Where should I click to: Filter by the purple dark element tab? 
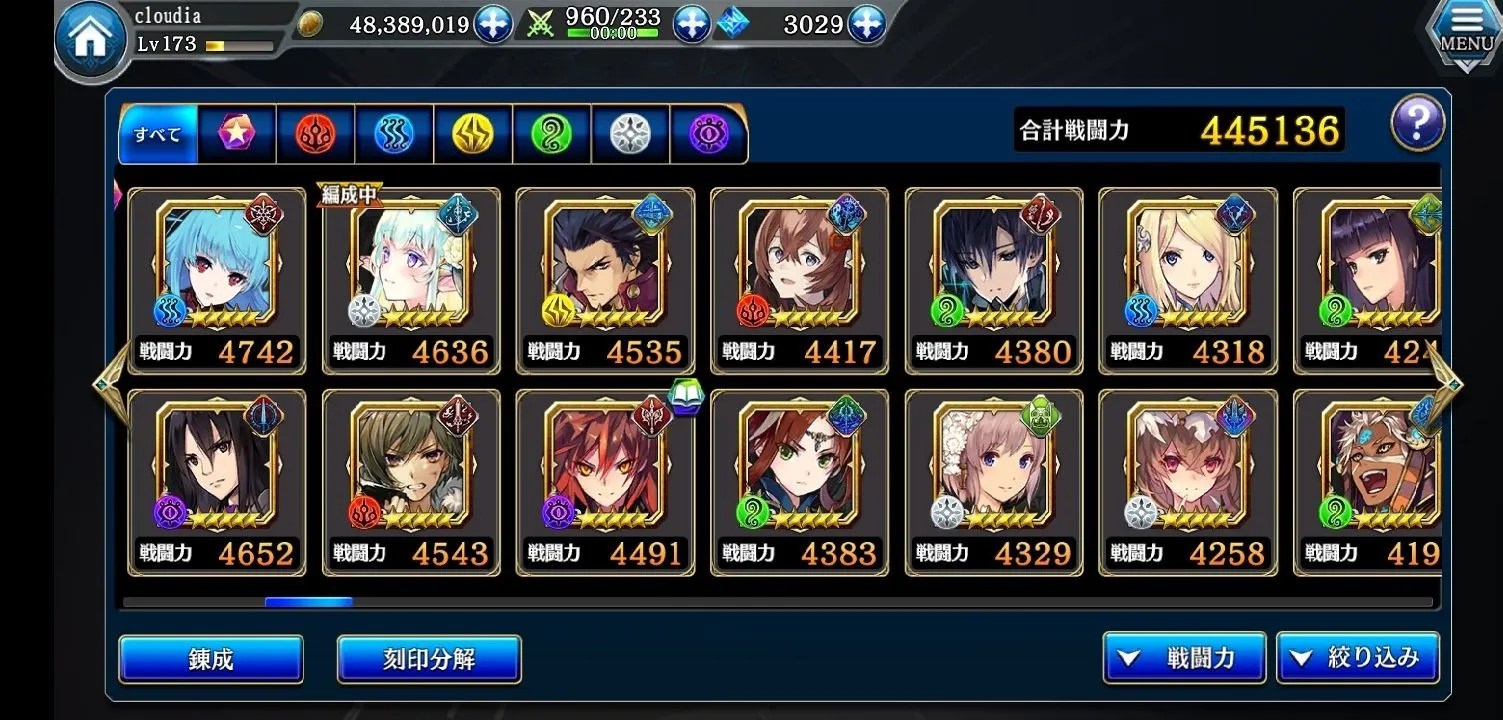pos(709,134)
